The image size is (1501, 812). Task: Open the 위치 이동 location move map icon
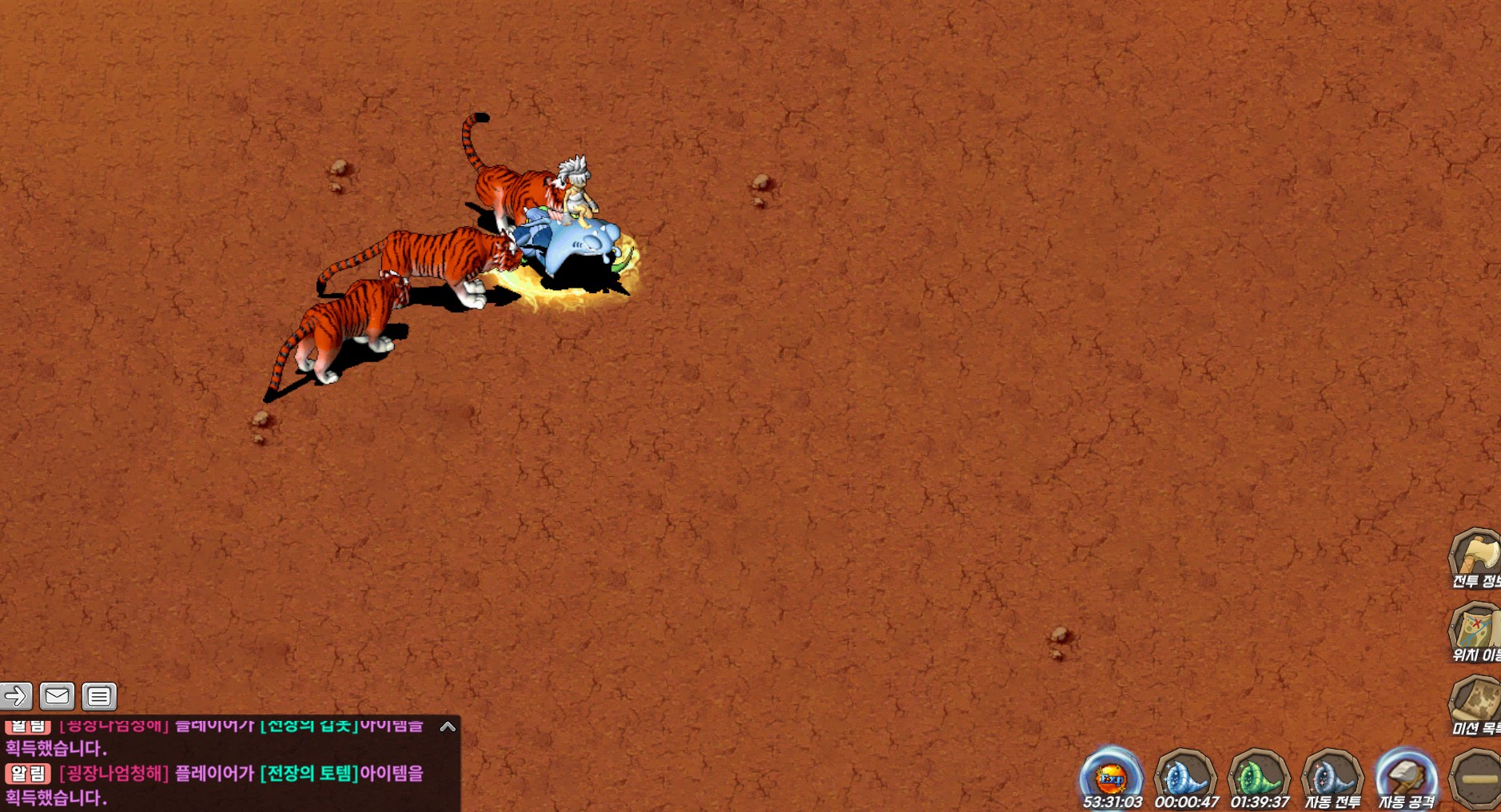1476,631
